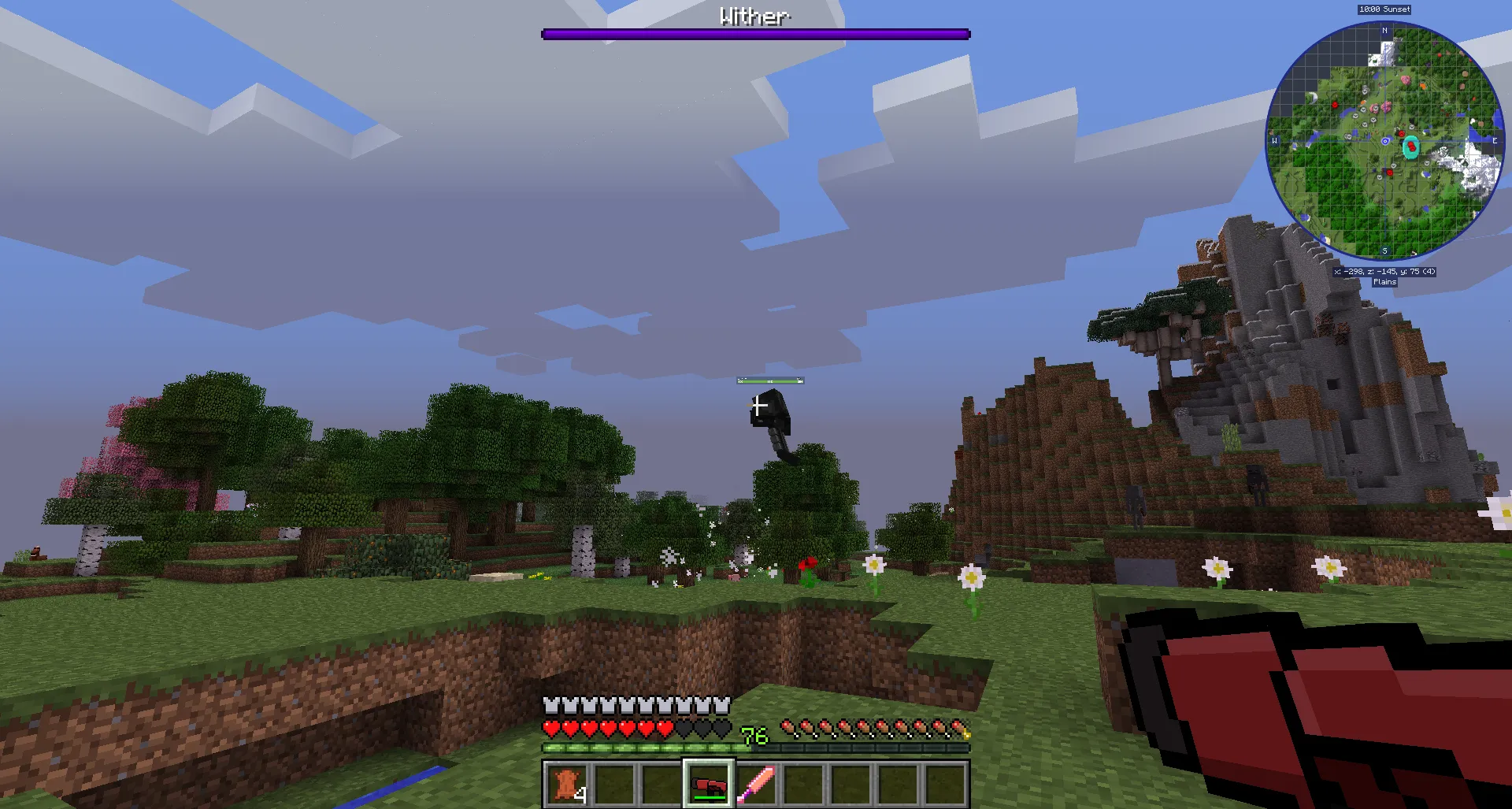Screen dimensions: 1512x809
Task: Click the coordinates readout below the minimap
Action: click(1385, 272)
